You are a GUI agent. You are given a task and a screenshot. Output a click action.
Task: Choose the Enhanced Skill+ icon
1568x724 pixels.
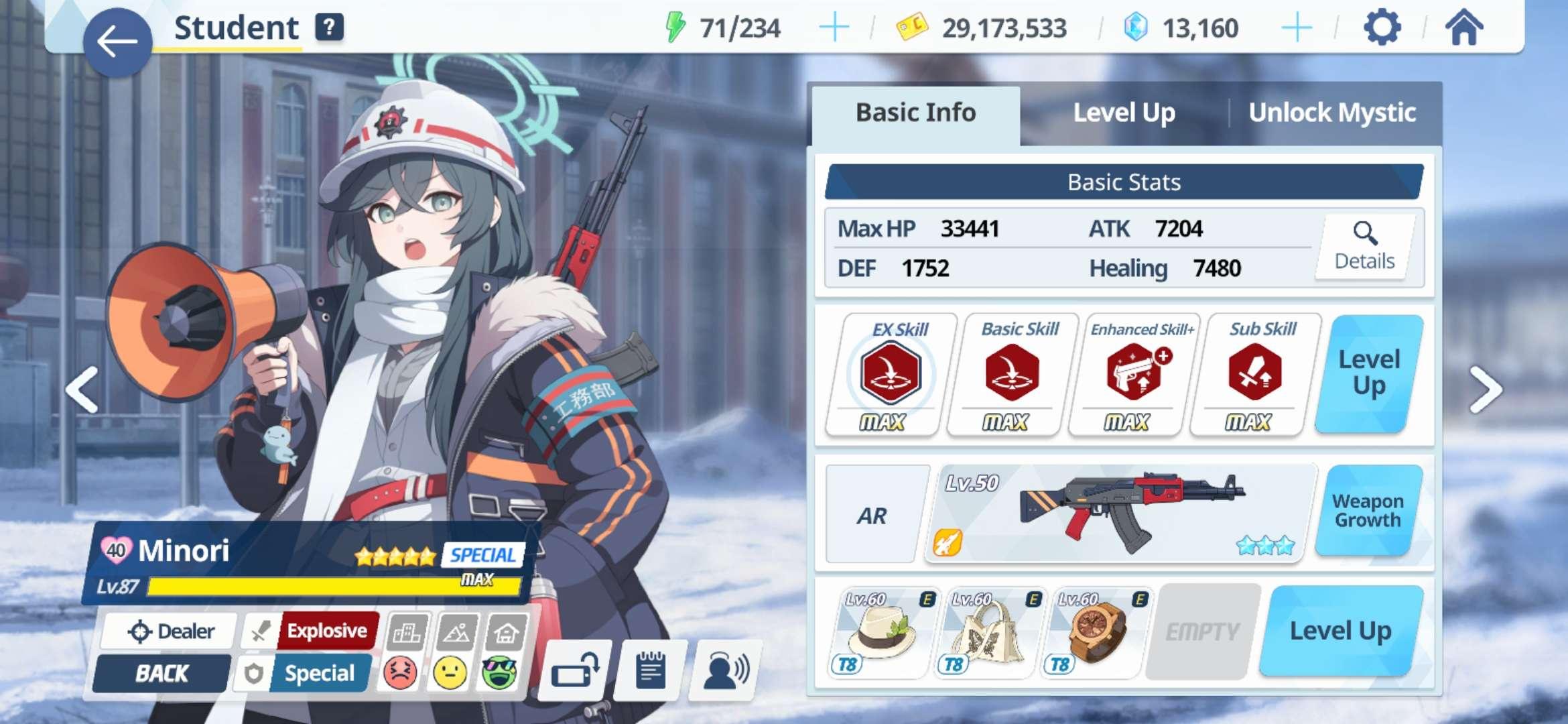[1135, 373]
